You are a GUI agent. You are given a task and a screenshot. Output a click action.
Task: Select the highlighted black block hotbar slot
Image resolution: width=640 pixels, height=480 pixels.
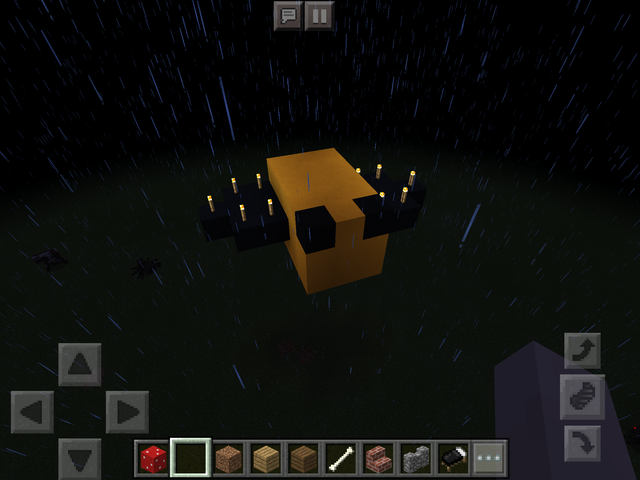pos(190,459)
